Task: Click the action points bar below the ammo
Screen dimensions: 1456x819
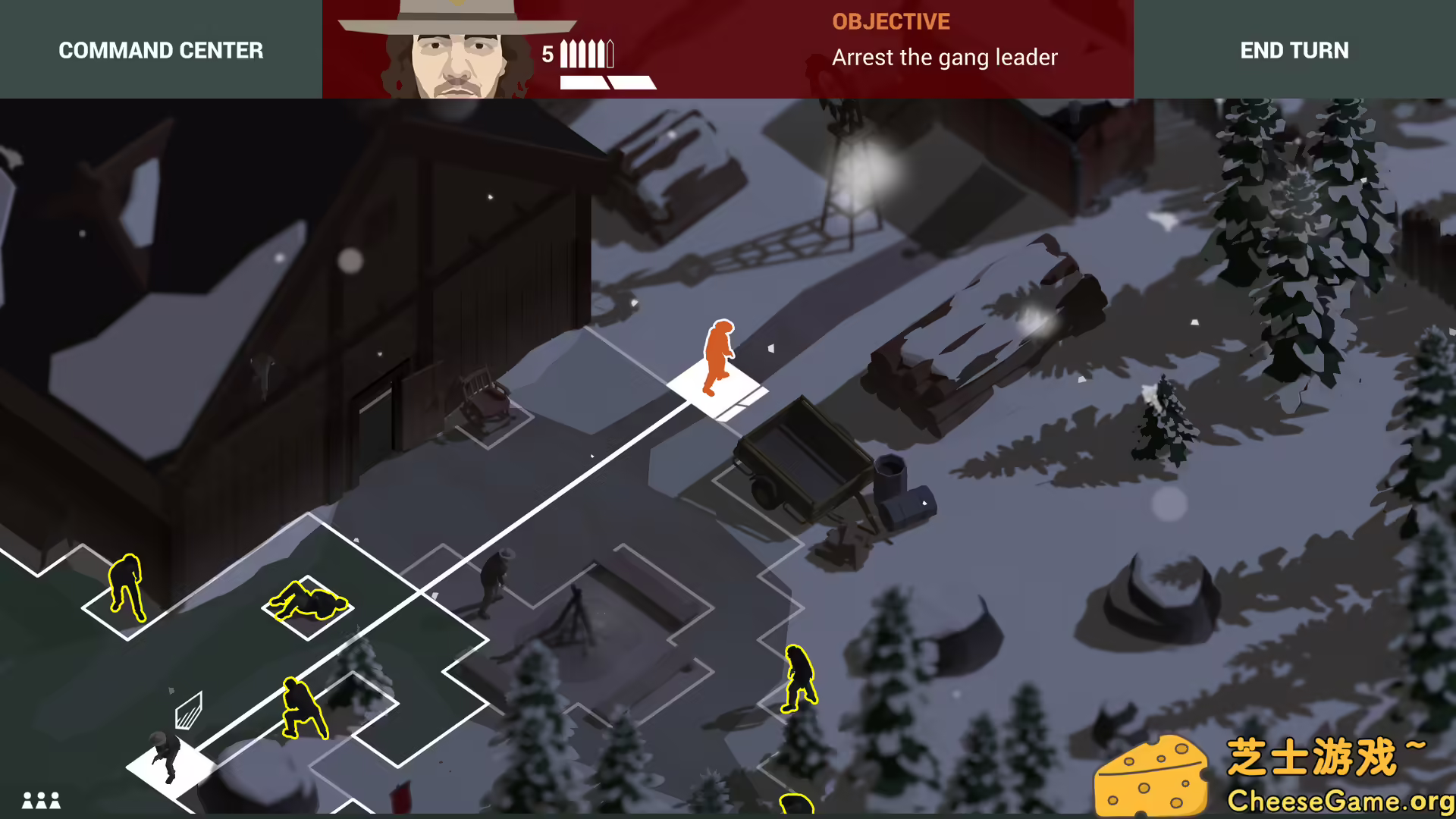Action: (607, 82)
